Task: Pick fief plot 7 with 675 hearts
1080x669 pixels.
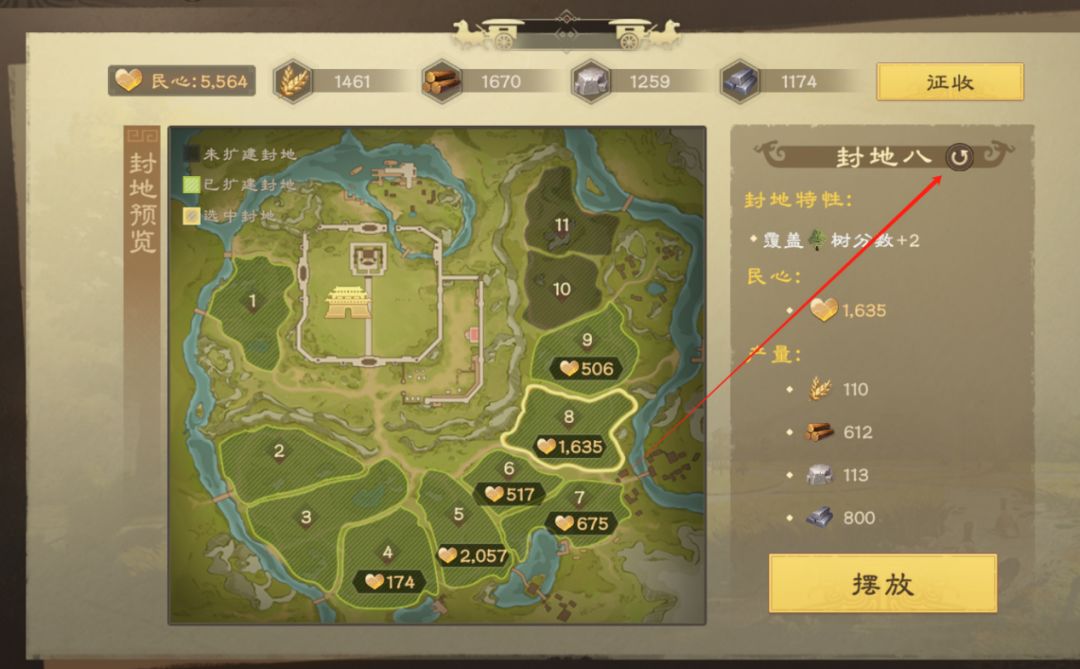Action: tap(580, 503)
